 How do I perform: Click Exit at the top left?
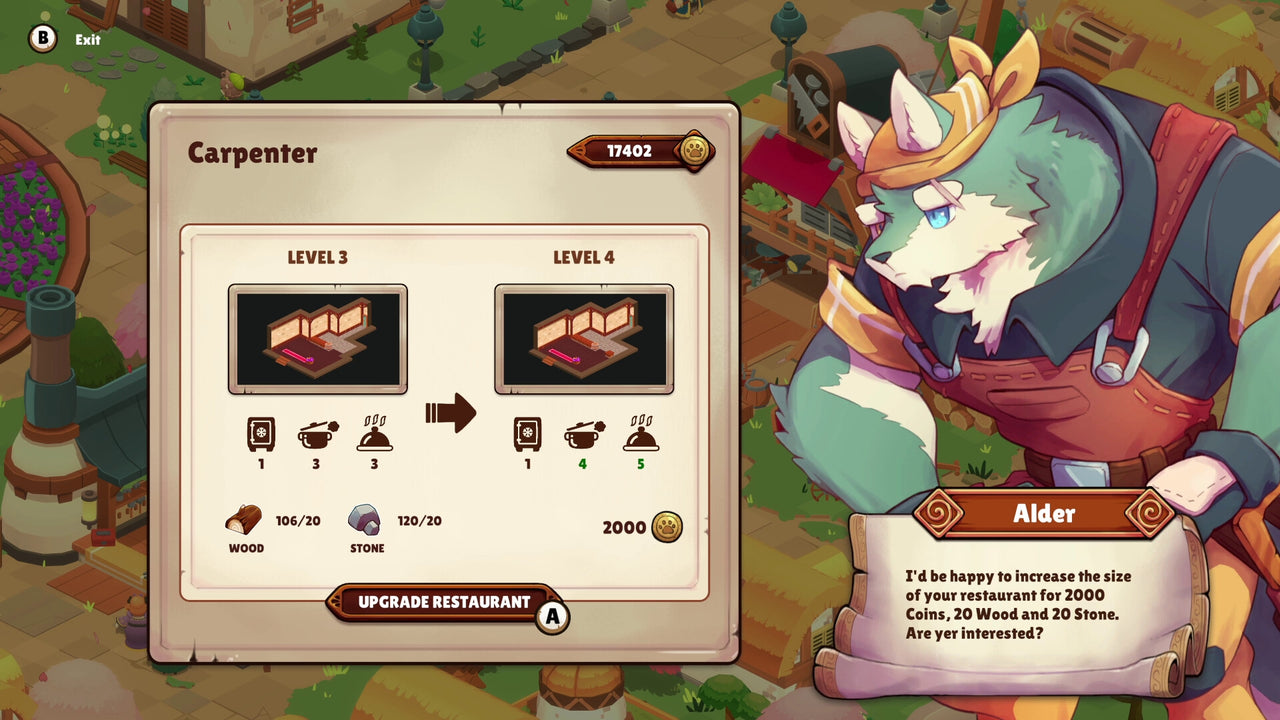[x=87, y=41]
